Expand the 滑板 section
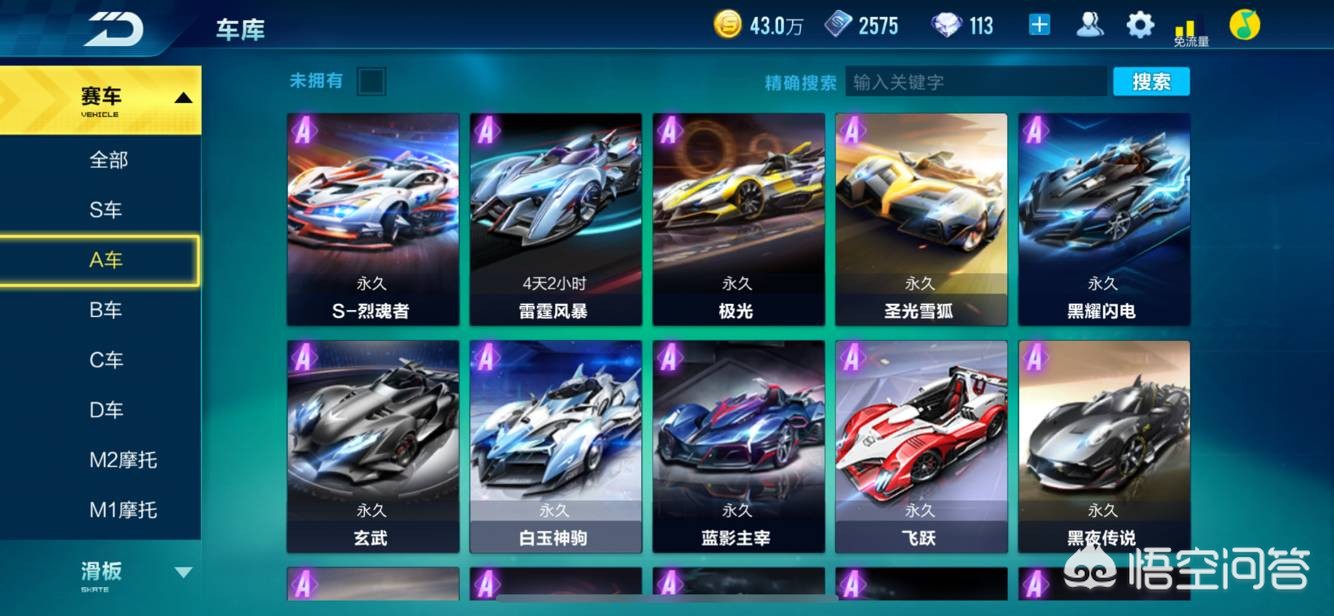The width and height of the screenshot is (1334, 616). (101, 573)
